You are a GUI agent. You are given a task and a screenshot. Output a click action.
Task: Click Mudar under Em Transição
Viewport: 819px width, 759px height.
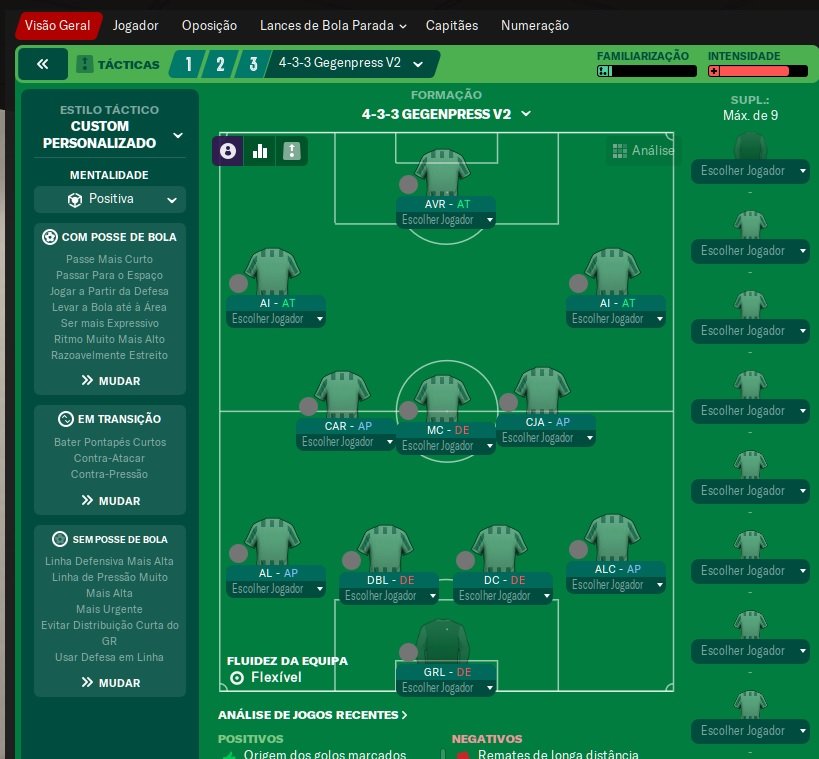pyautogui.click(x=110, y=501)
